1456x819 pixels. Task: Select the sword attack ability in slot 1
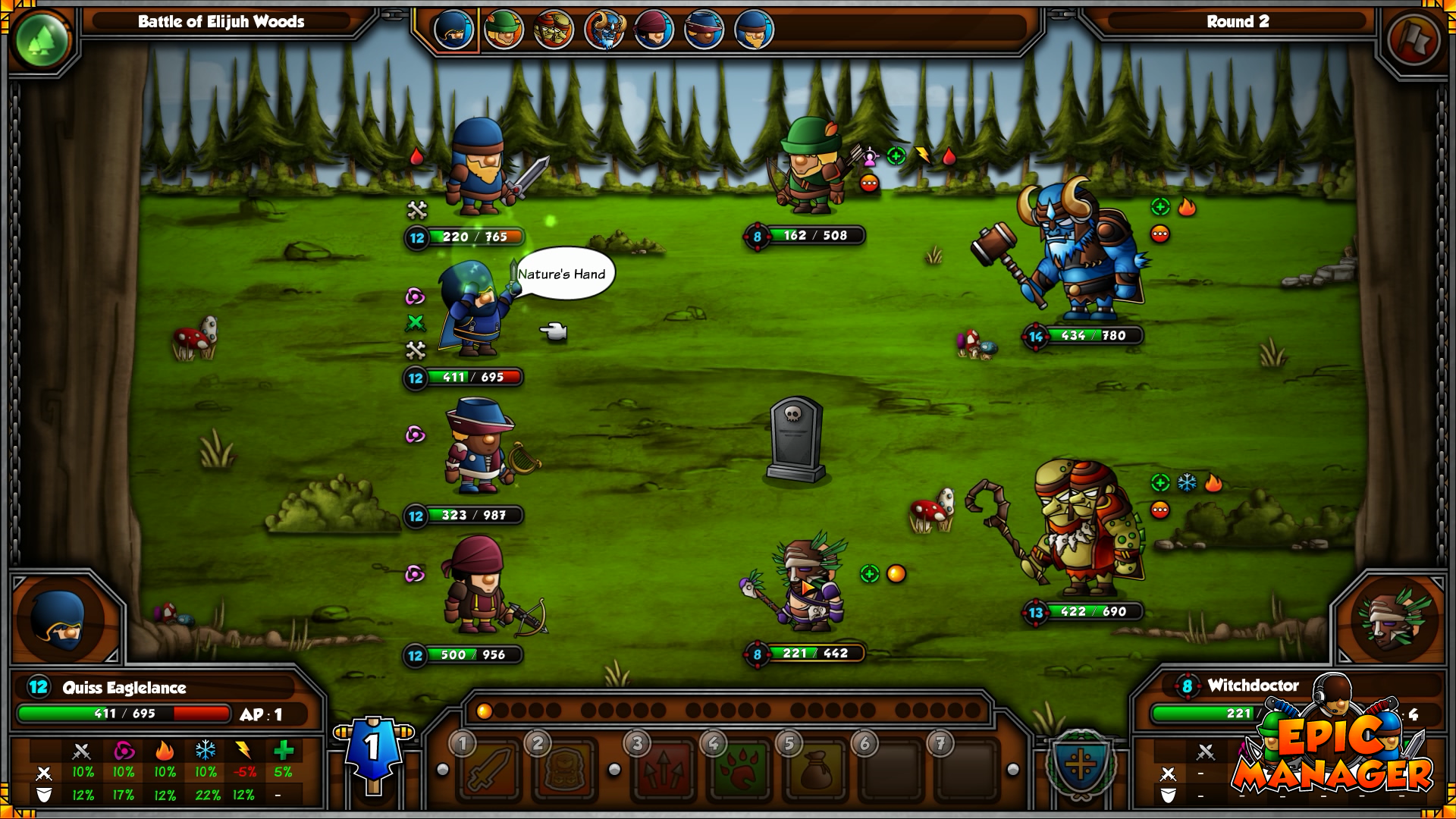pos(489,770)
